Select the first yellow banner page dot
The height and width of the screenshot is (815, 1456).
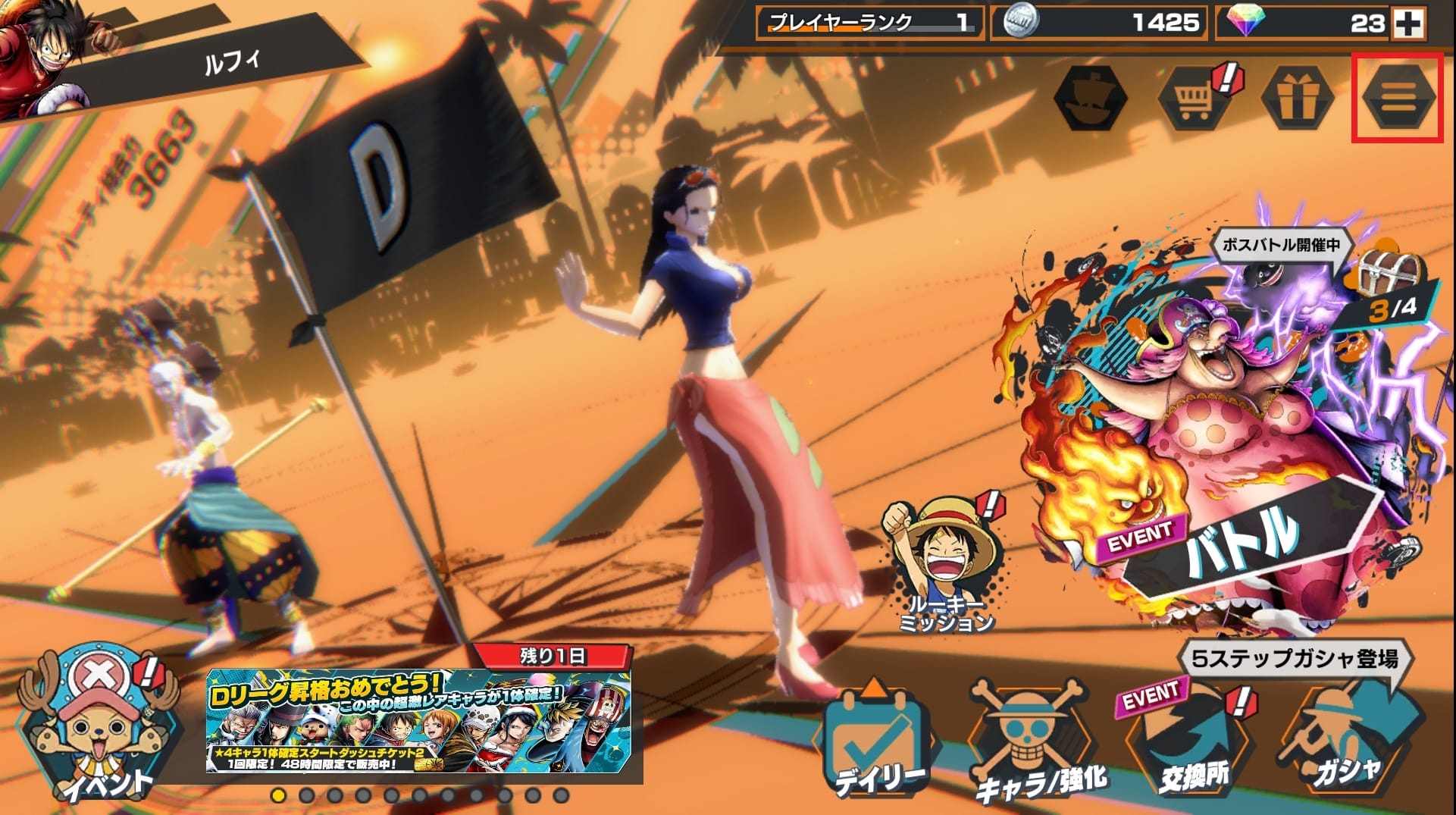click(x=278, y=795)
